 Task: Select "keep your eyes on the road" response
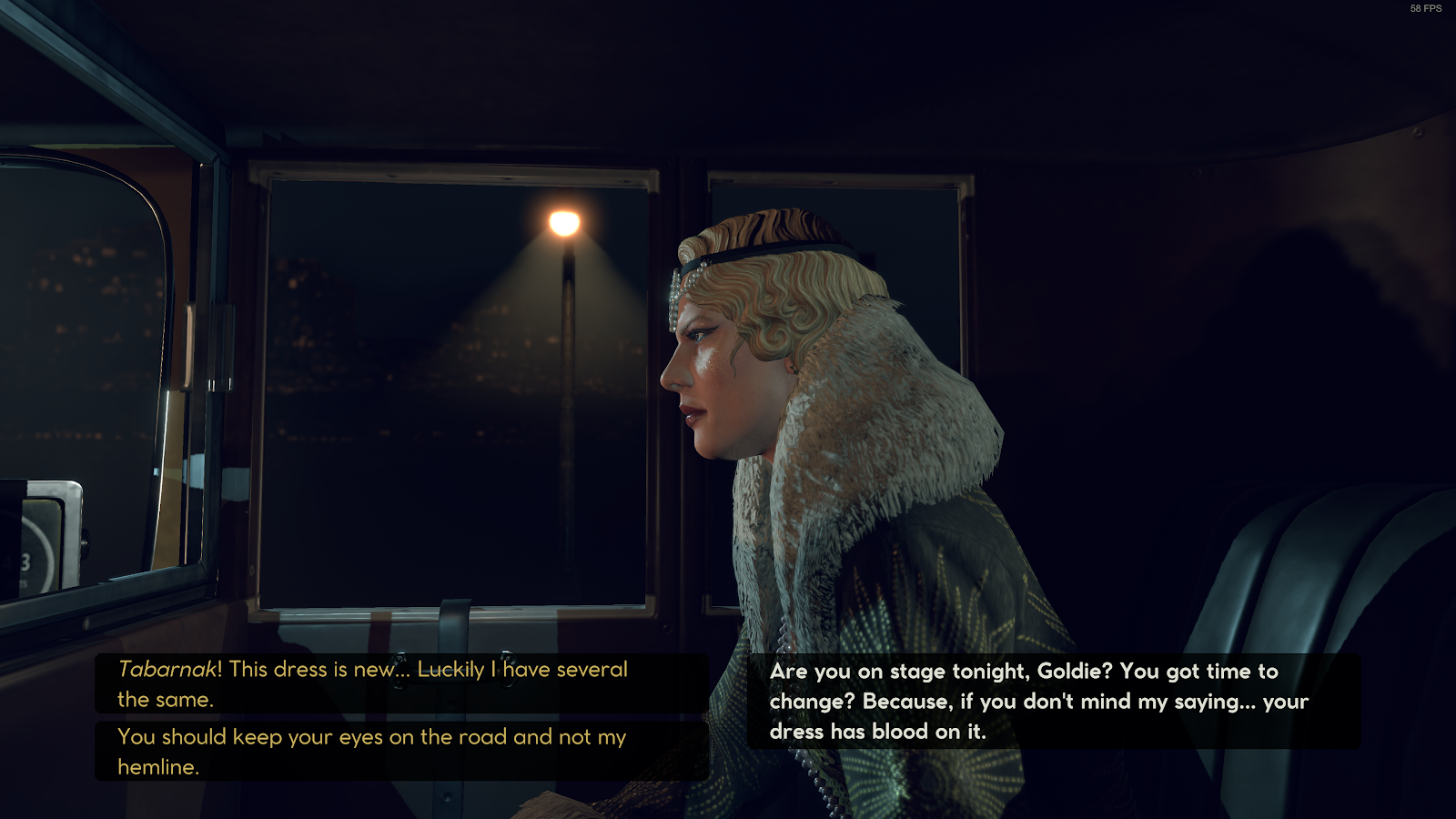(x=373, y=751)
